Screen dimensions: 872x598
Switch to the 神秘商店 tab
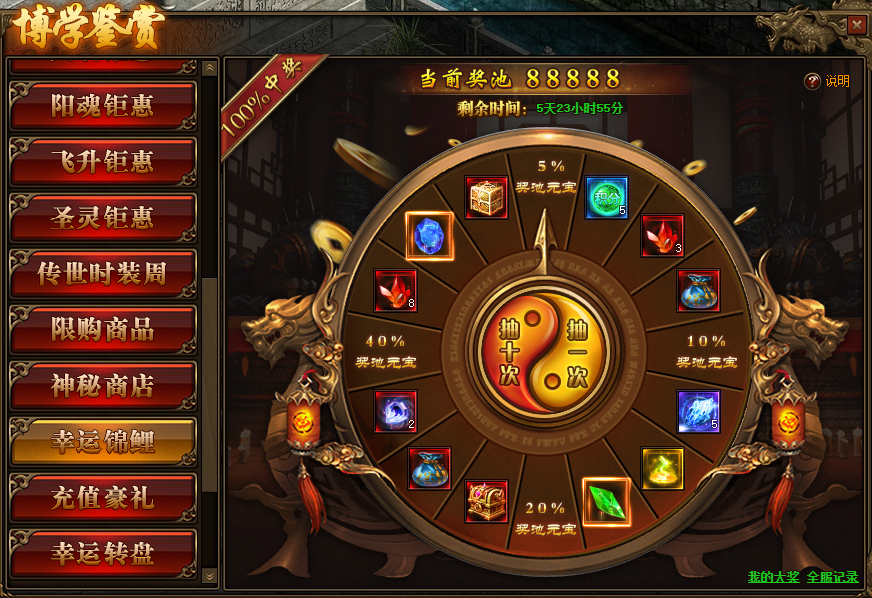click(102, 386)
